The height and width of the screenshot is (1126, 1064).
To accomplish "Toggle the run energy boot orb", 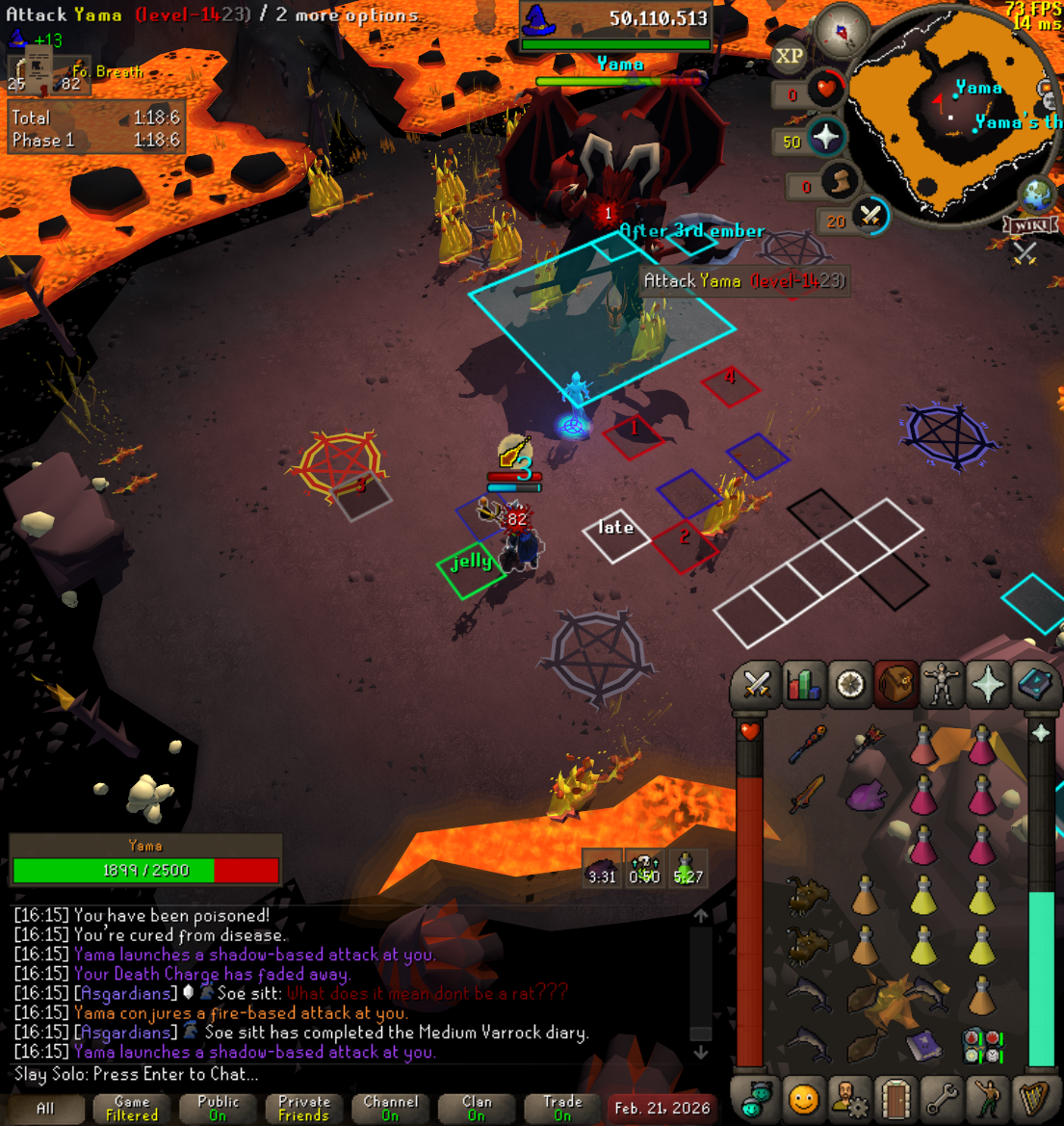I will point(841,181).
